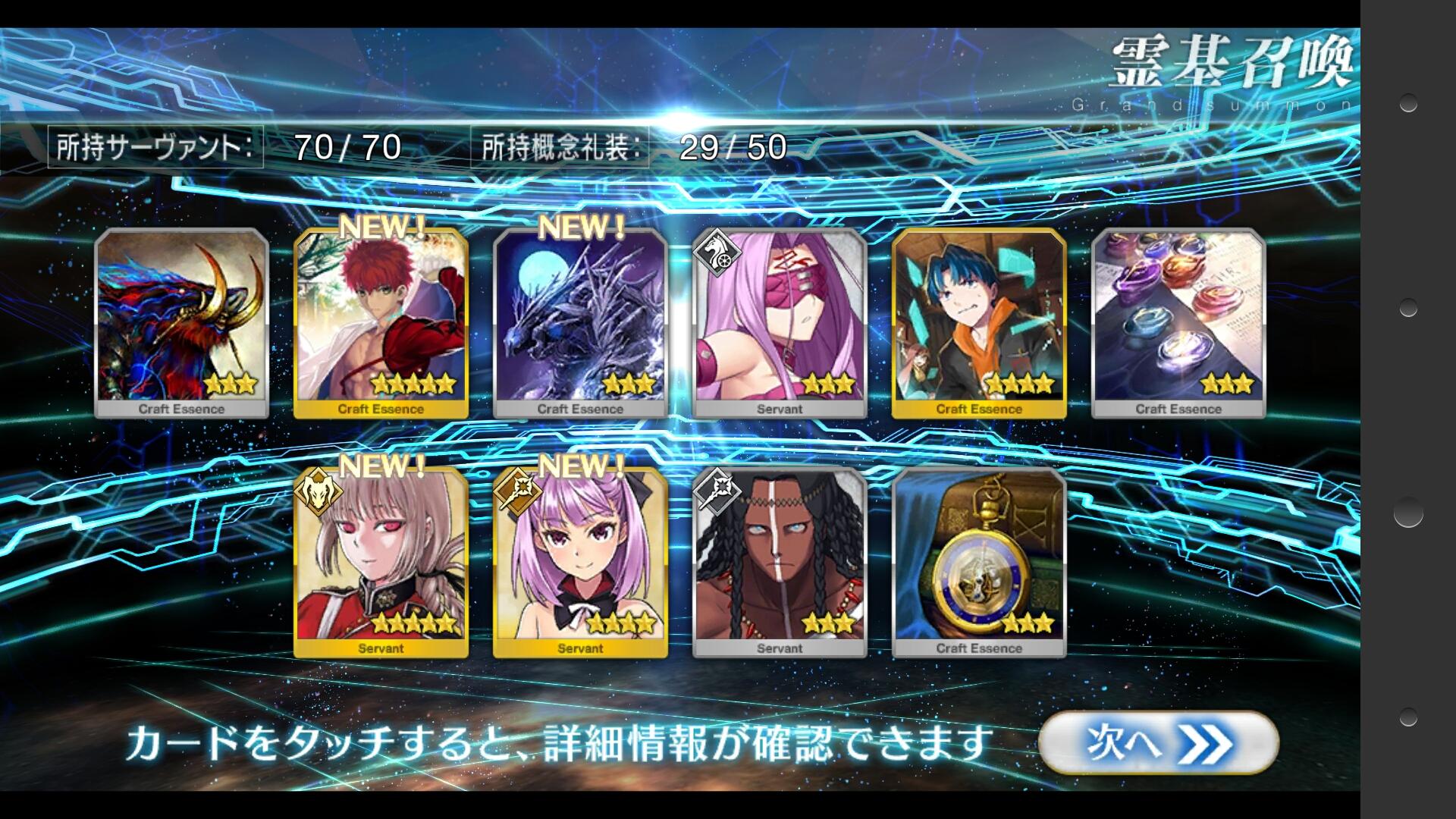Image resolution: width=1456 pixels, height=819 pixels.
Task: View the golden pocket watch Craft Essence card
Action: (979, 563)
